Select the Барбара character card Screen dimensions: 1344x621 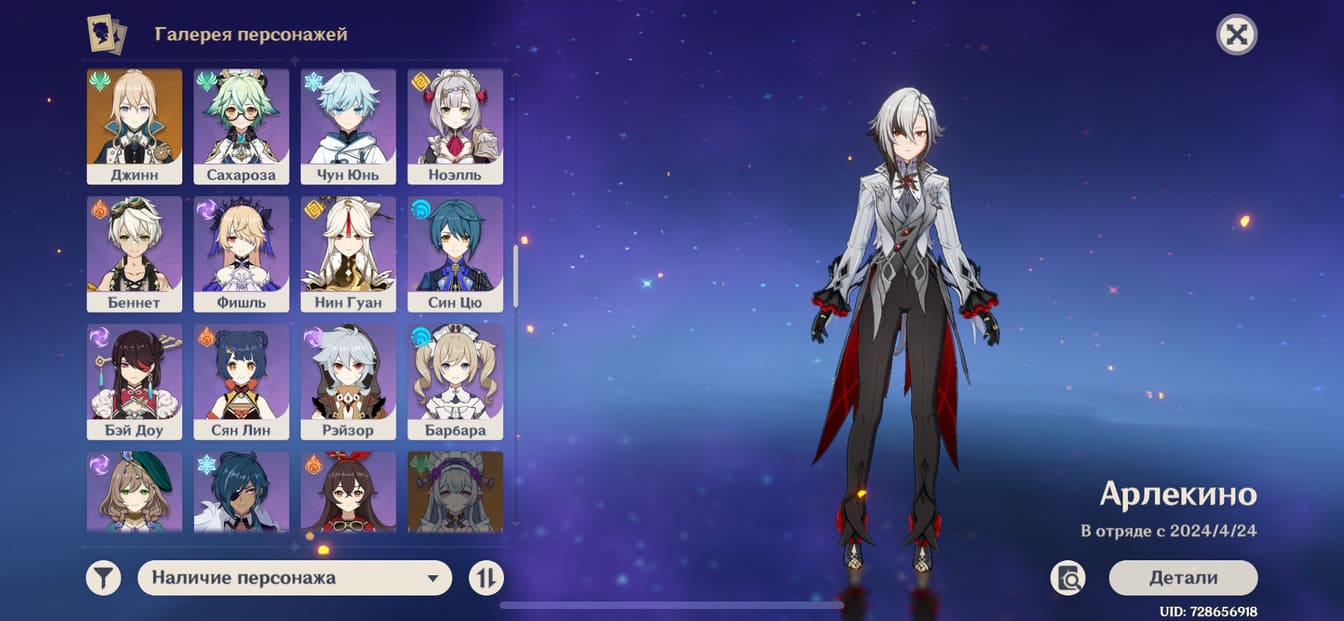(x=455, y=382)
